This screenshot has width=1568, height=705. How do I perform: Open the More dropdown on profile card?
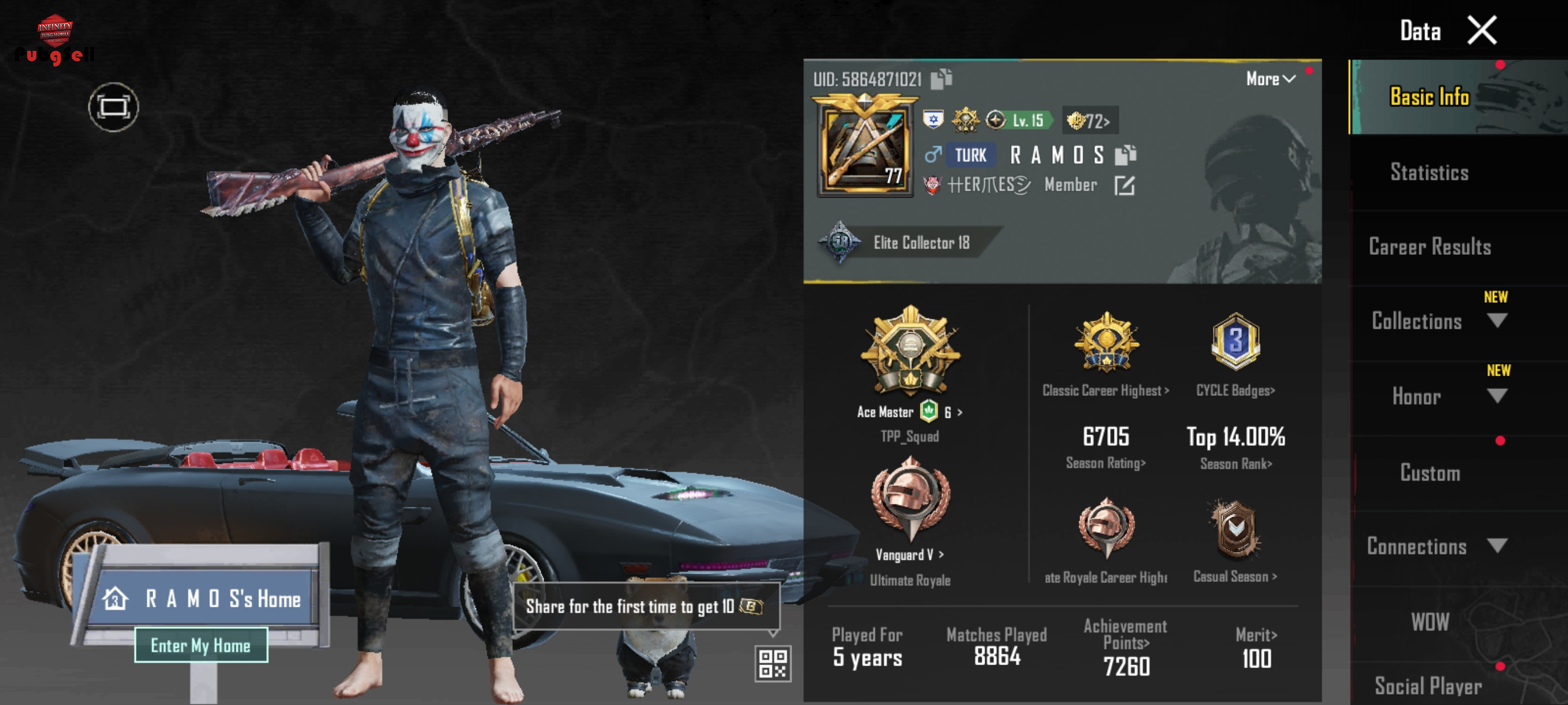pos(1270,79)
